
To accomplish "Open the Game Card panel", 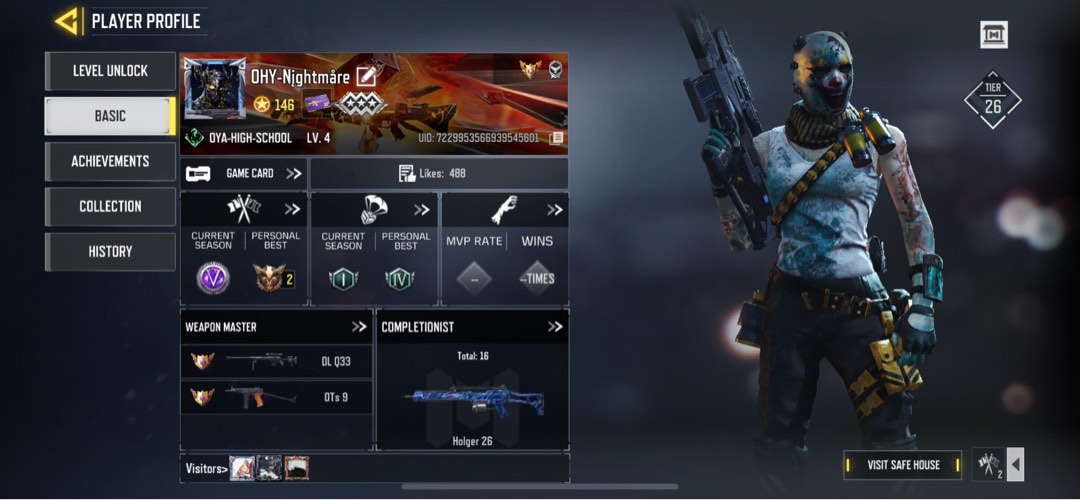I will pos(244,173).
